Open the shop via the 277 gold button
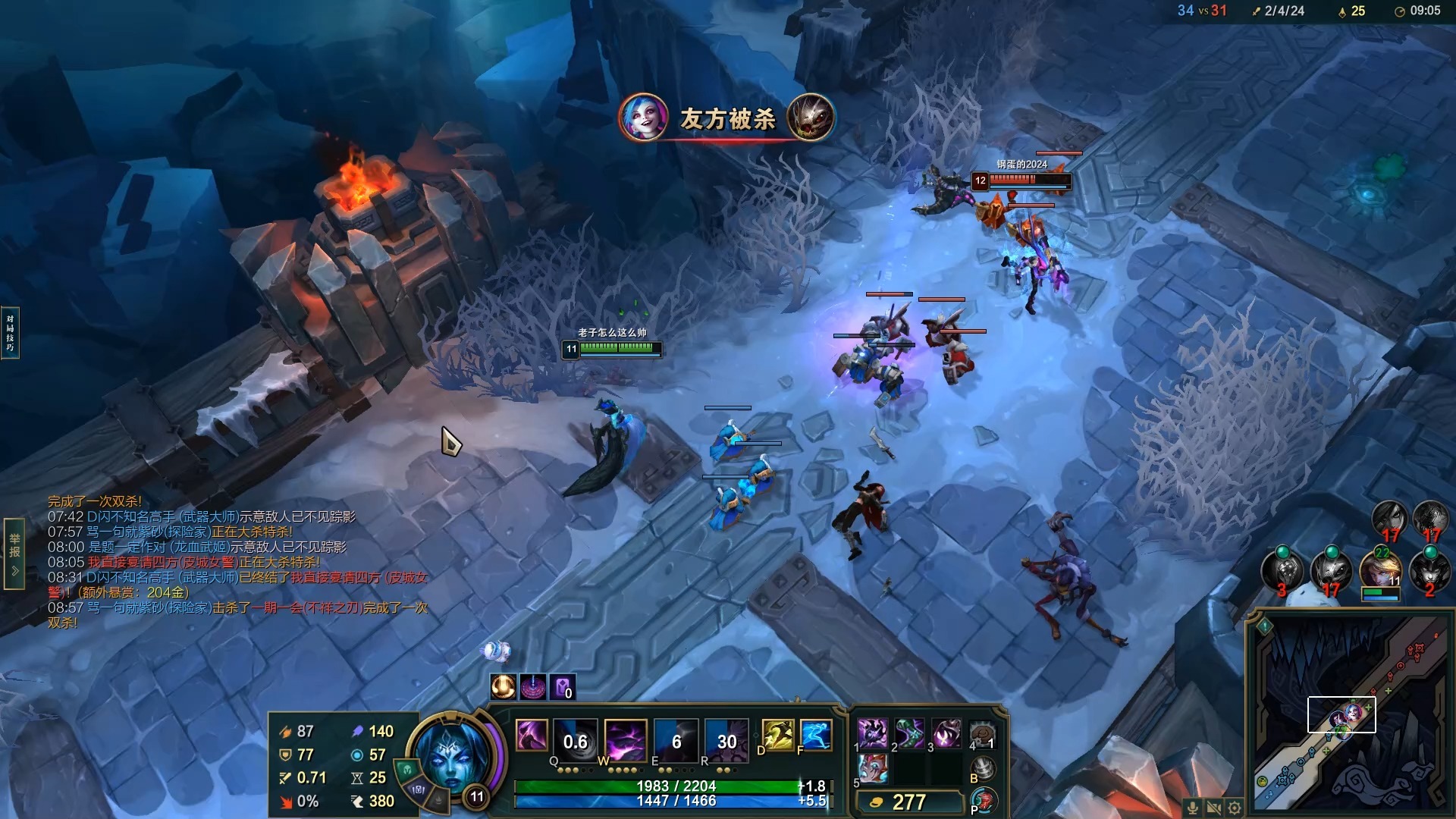1456x819 pixels. tap(908, 802)
